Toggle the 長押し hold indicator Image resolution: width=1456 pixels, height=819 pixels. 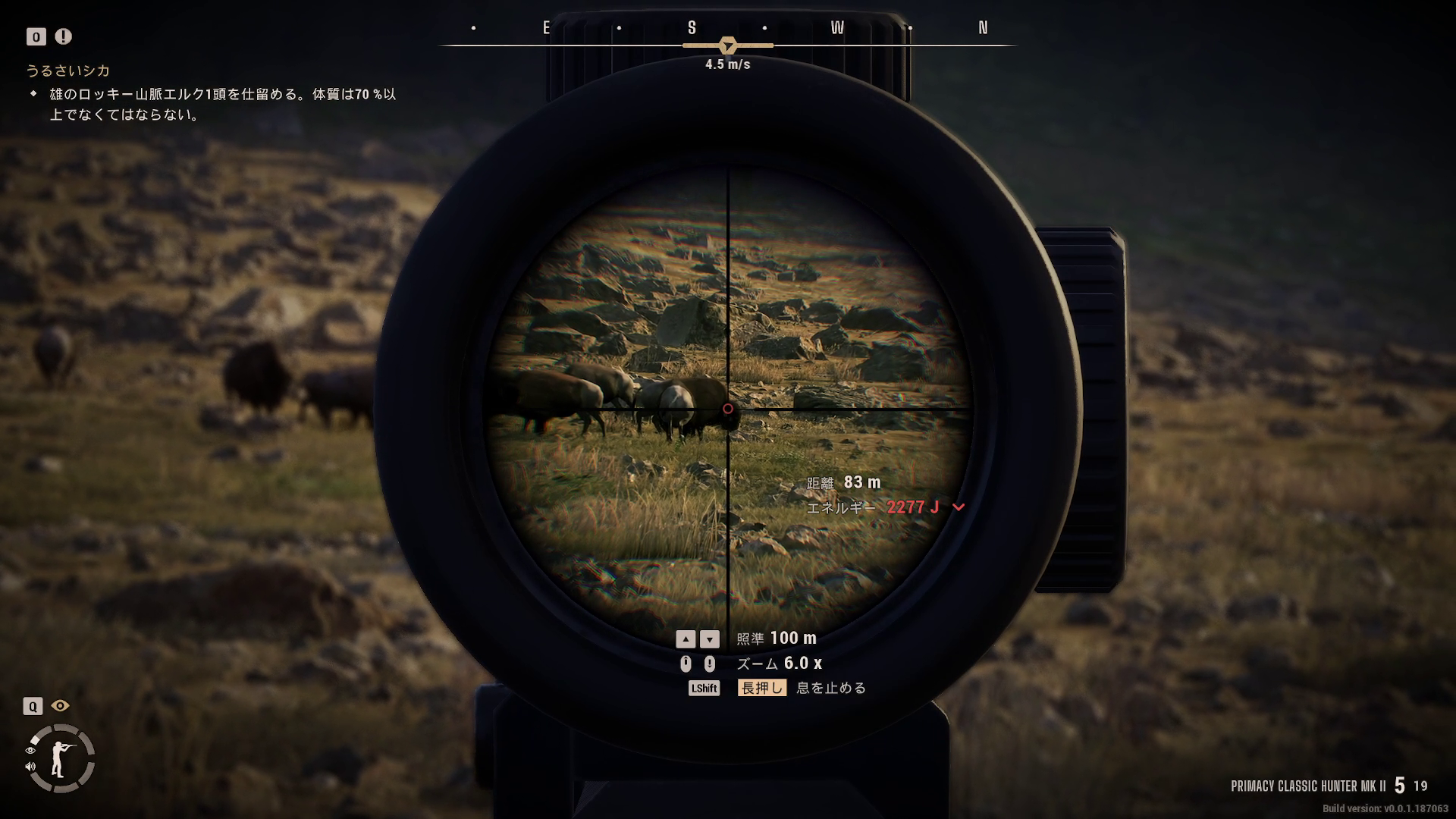click(x=762, y=688)
